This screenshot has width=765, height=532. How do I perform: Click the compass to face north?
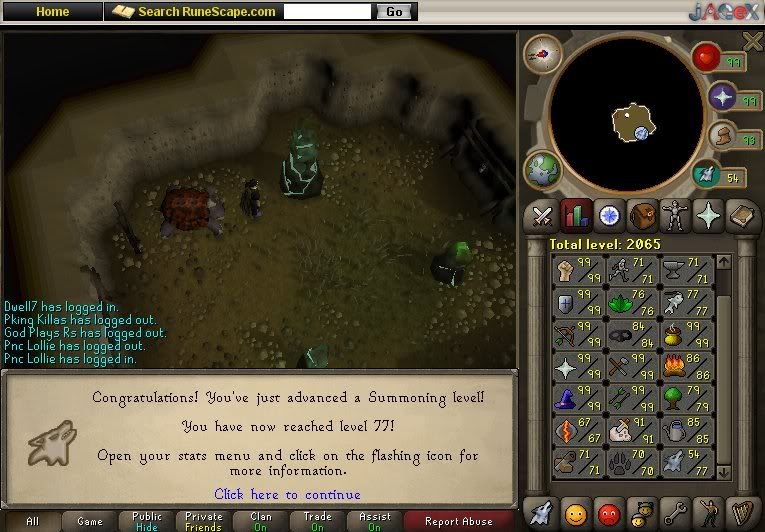(543, 54)
